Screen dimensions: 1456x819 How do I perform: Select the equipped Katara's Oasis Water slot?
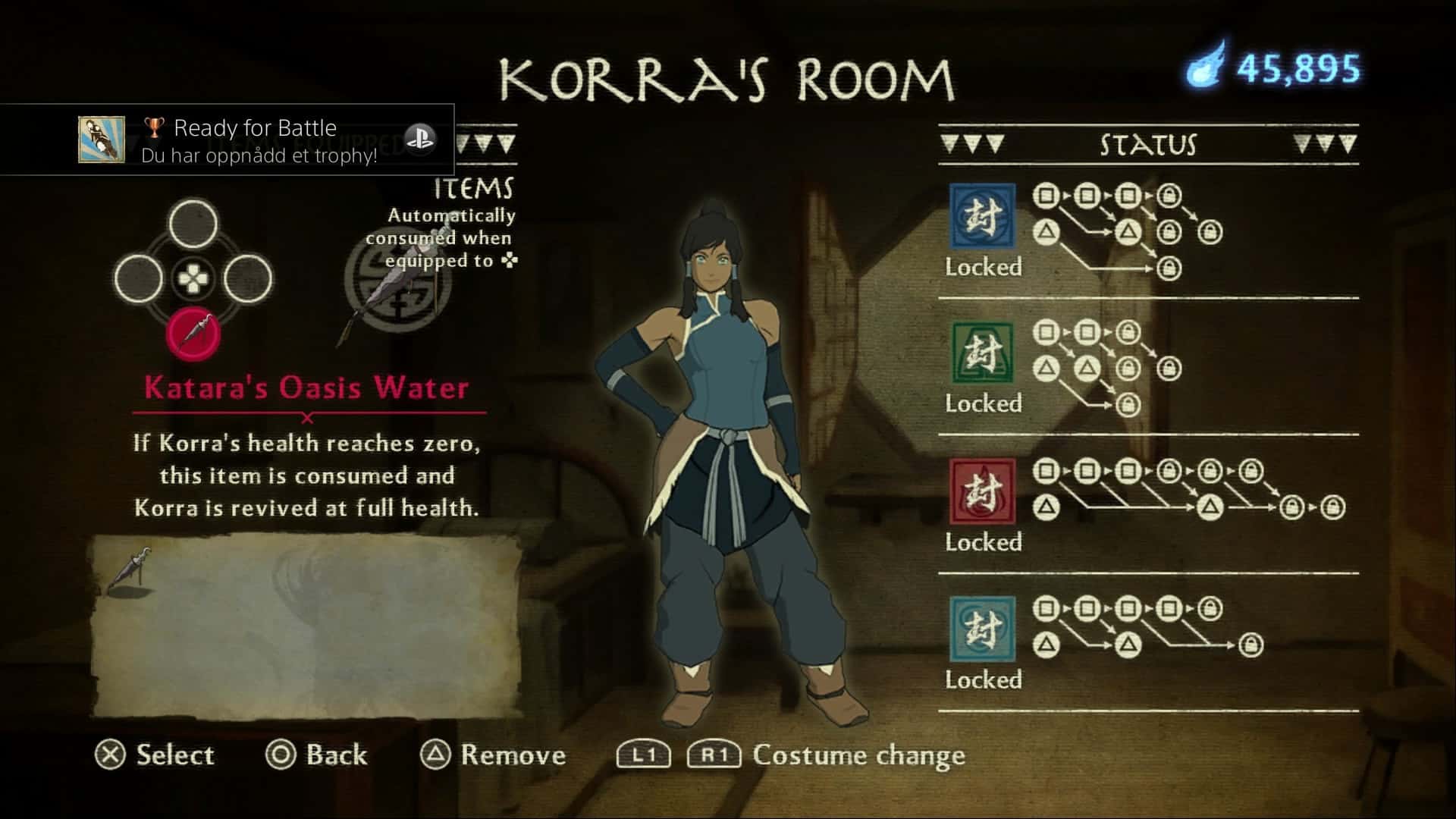pyautogui.click(x=193, y=333)
